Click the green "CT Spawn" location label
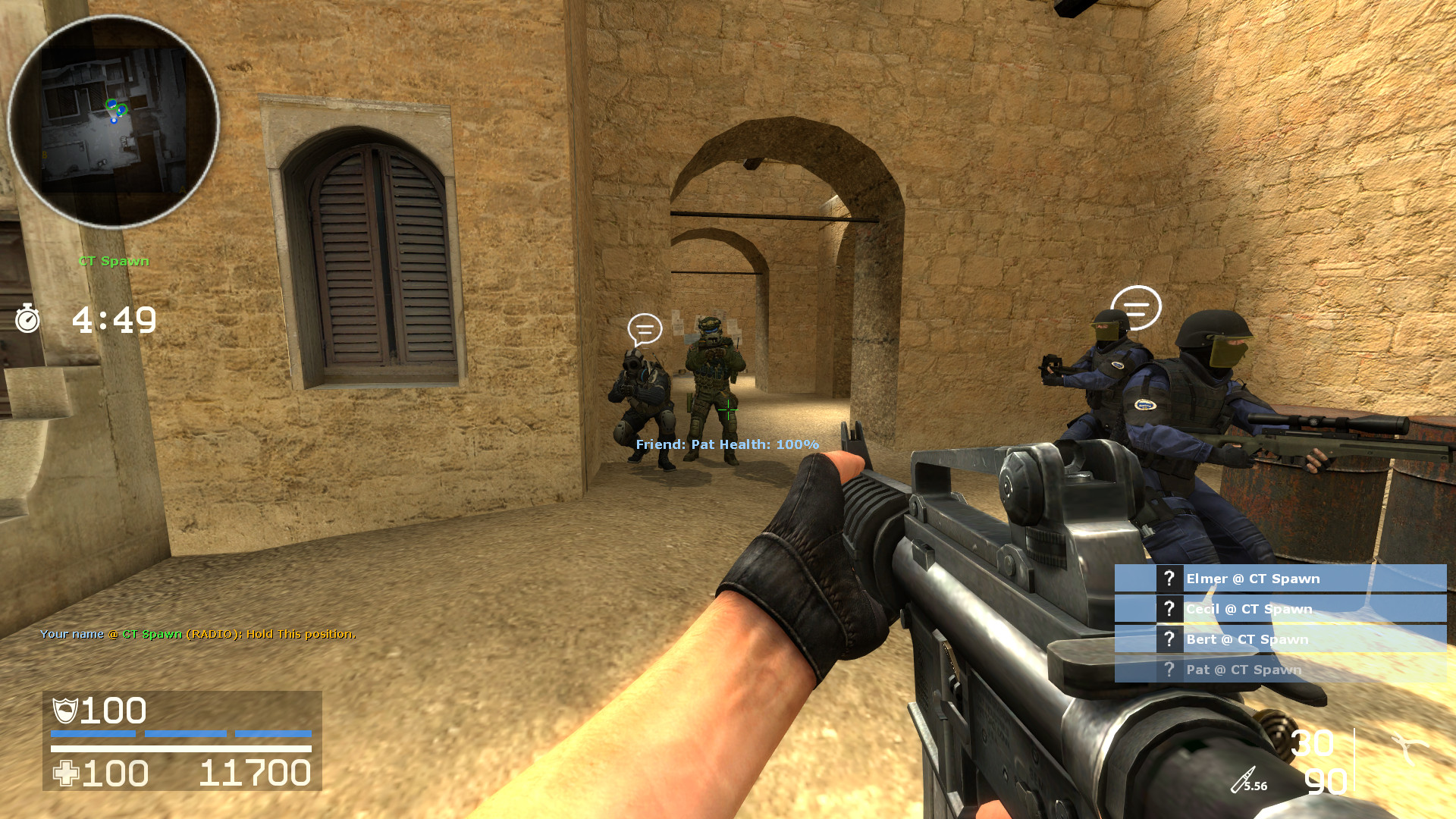The image size is (1456, 819). pyautogui.click(x=114, y=261)
